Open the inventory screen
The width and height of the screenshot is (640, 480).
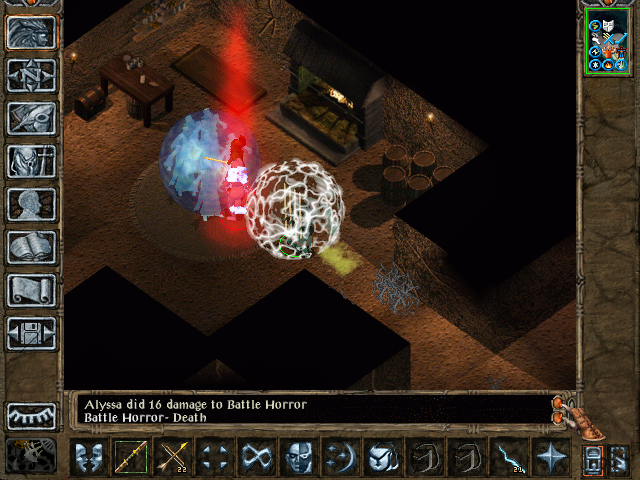[31, 161]
